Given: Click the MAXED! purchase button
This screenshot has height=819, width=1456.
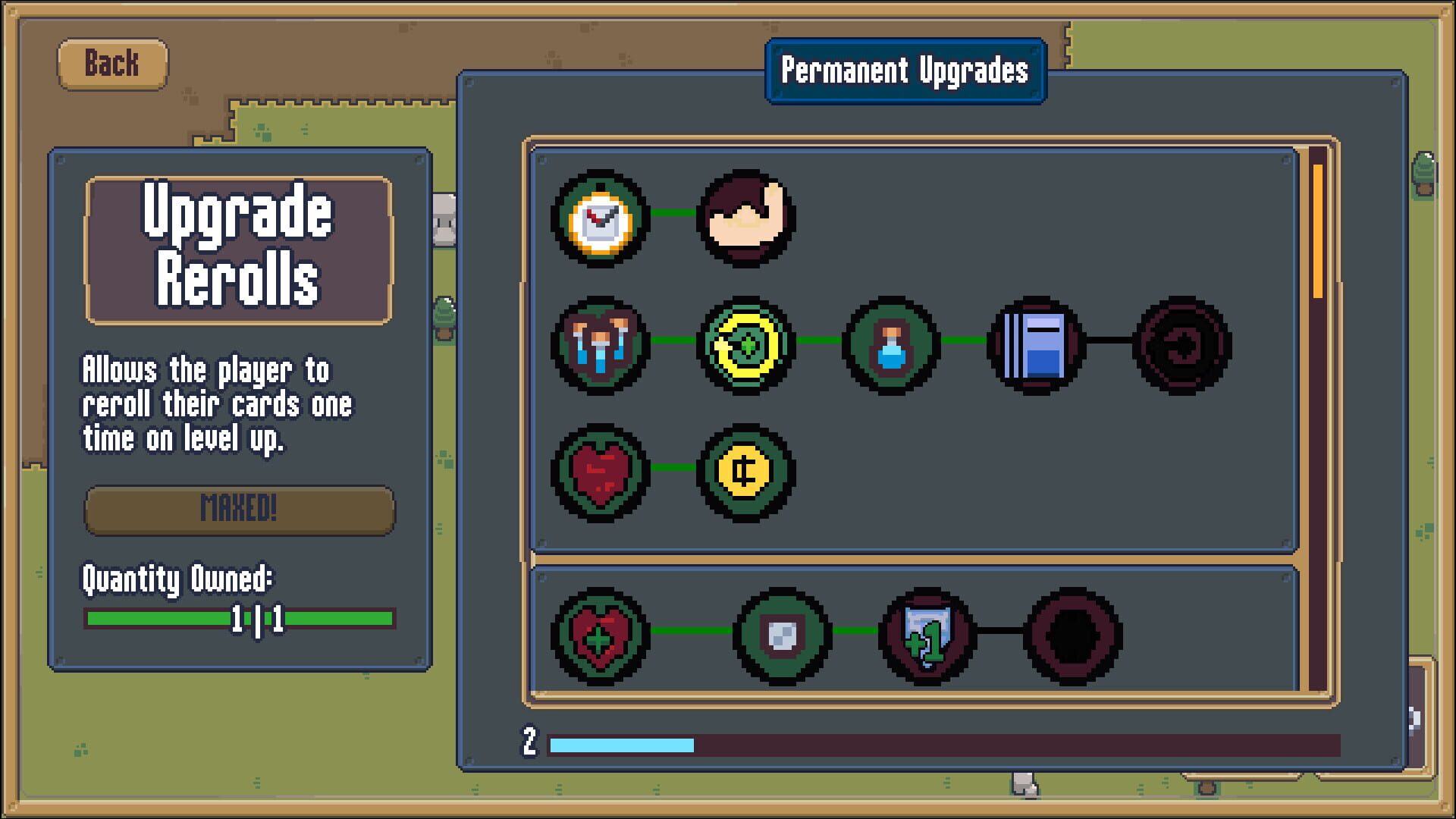Looking at the screenshot, I should [x=239, y=511].
